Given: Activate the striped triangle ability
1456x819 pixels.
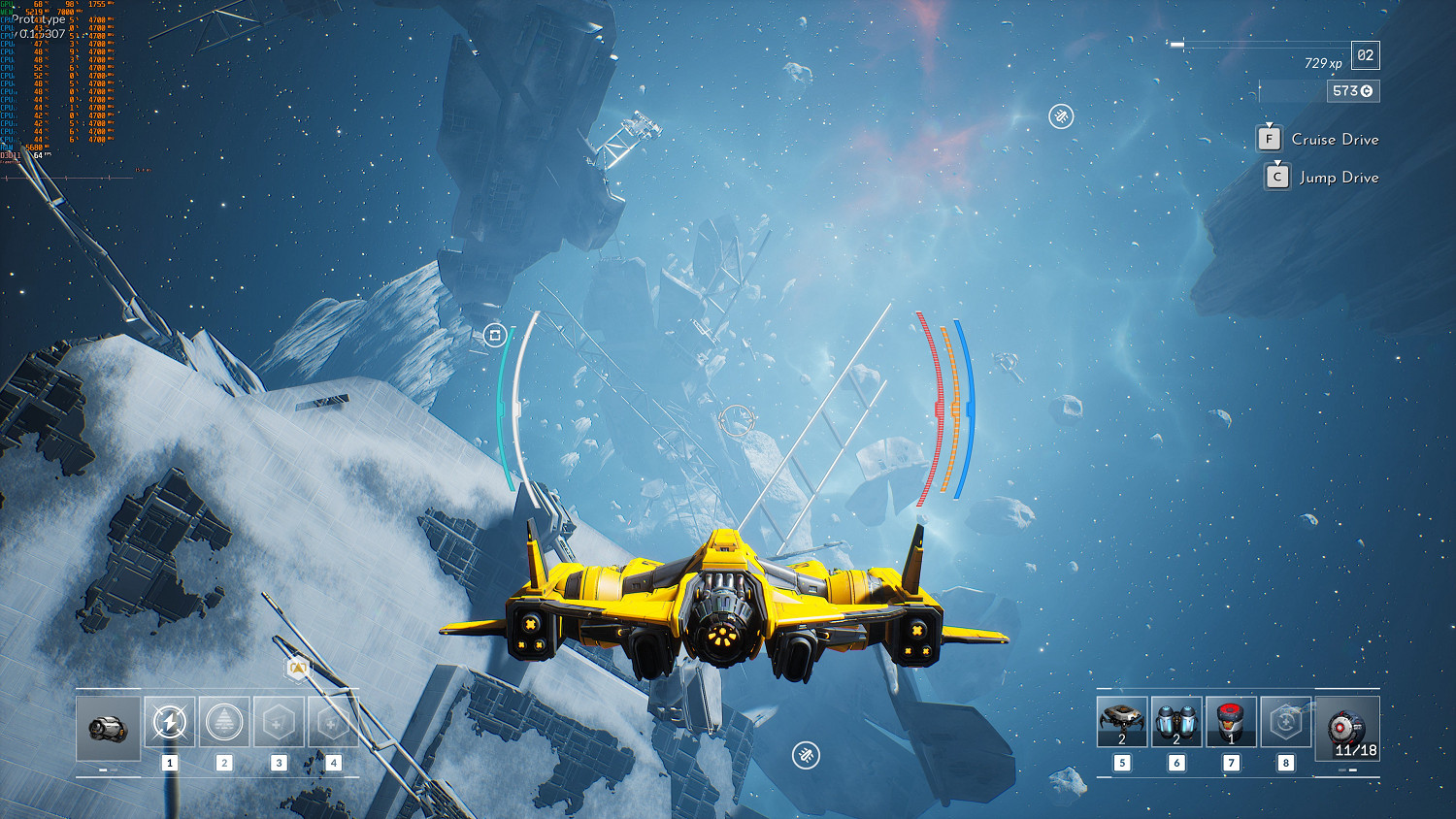Looking at the screenshot, I should click(x=224, y=722).
